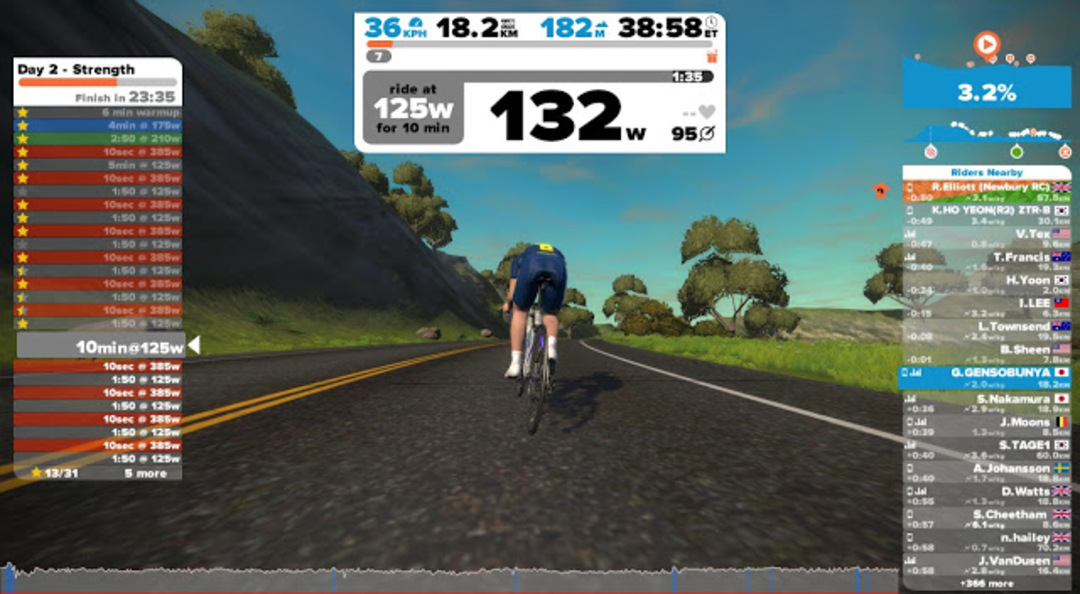This screenshot has width=1080, height=594.
Task: Show the +366 more riders
Action: pos(986,583)
